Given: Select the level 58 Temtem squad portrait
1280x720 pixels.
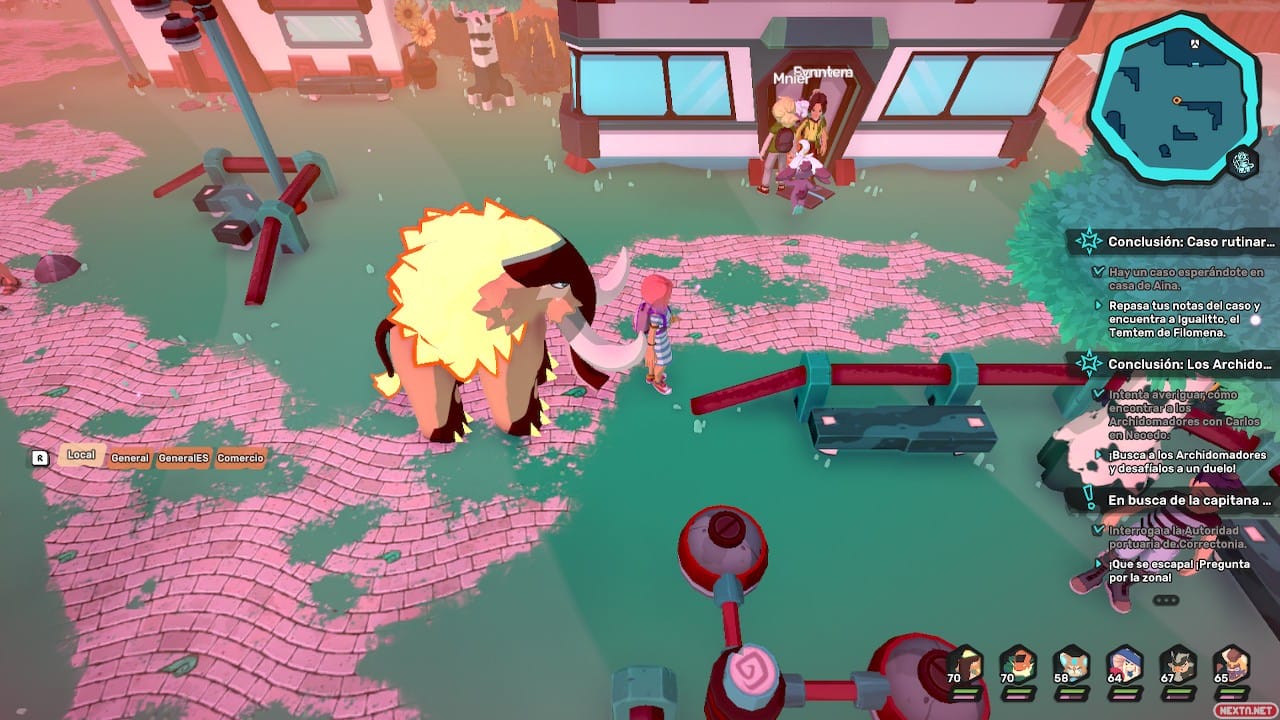Looking at the screenshot, I should click(x=1072, y=665).
